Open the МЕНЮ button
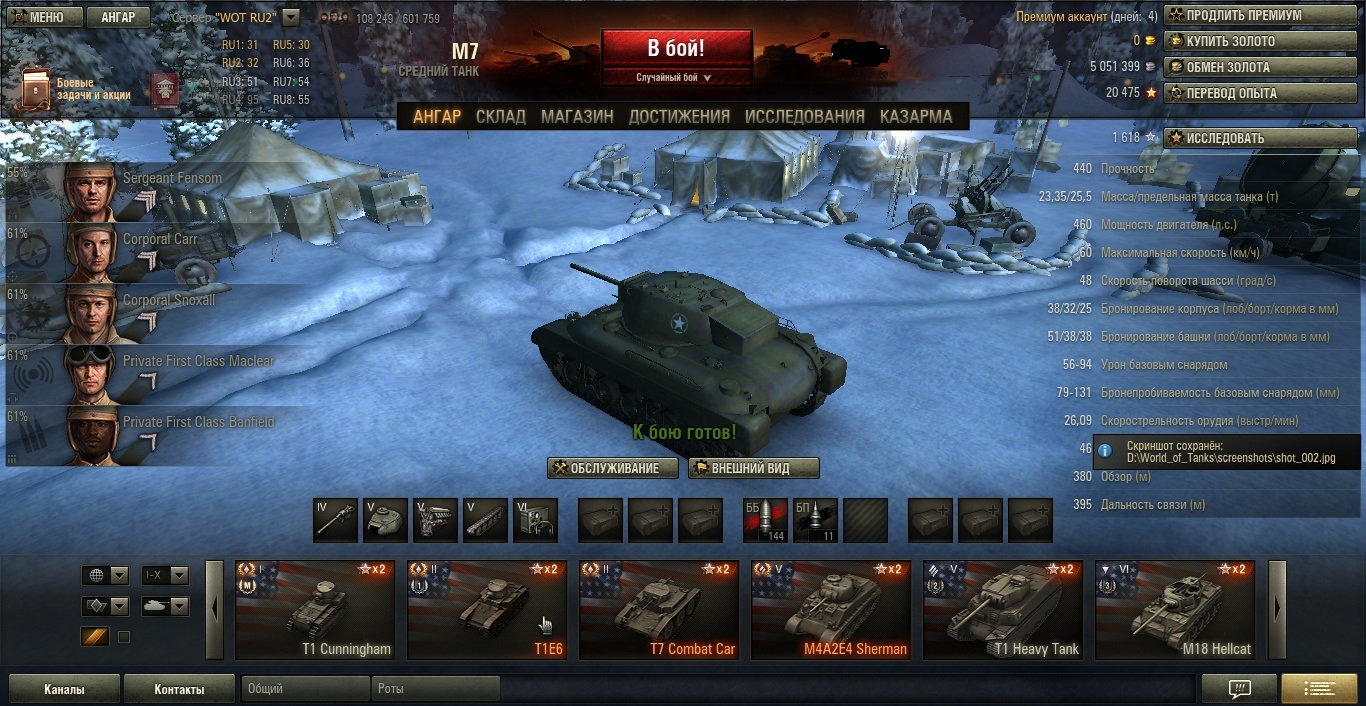The height and width of the screenshot is (706, 1366). coord(39,17)
